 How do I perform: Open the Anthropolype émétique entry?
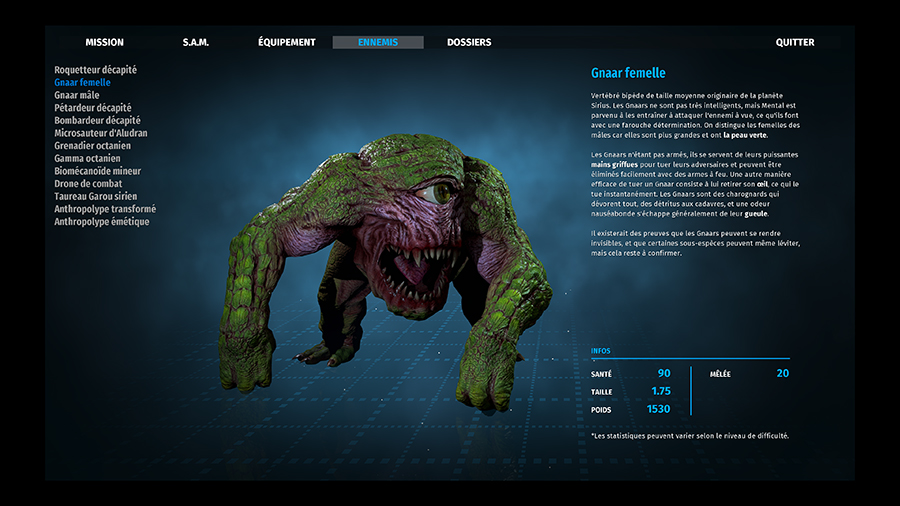point(102,222)
